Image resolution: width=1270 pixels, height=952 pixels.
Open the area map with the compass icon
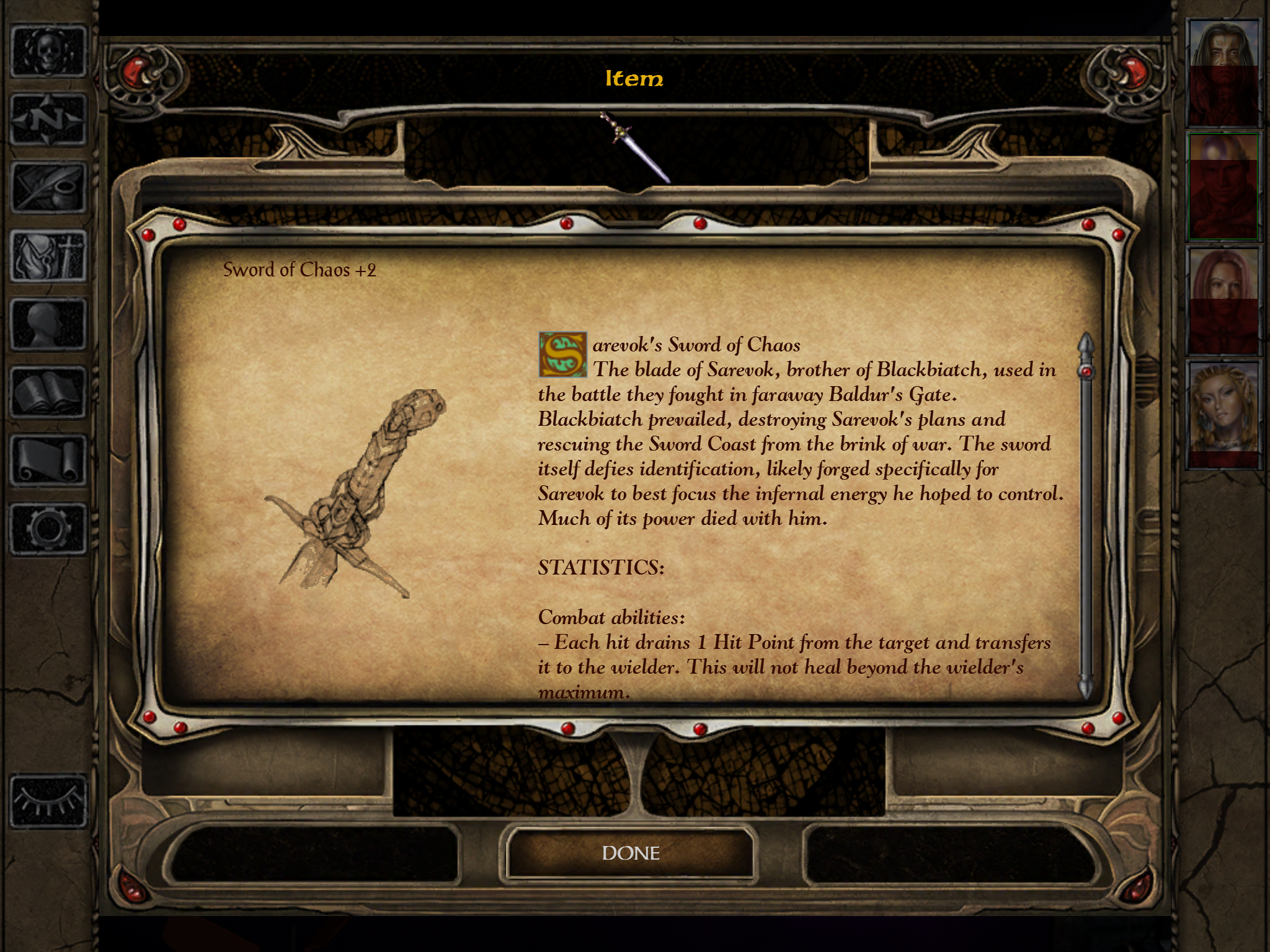click(x=48, y=120)
